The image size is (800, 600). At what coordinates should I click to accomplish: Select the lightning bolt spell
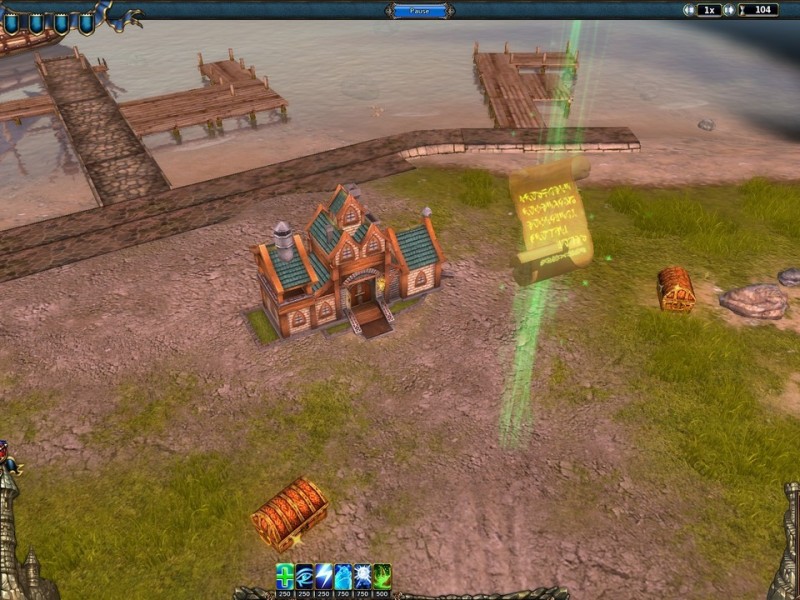coord(323,575)
